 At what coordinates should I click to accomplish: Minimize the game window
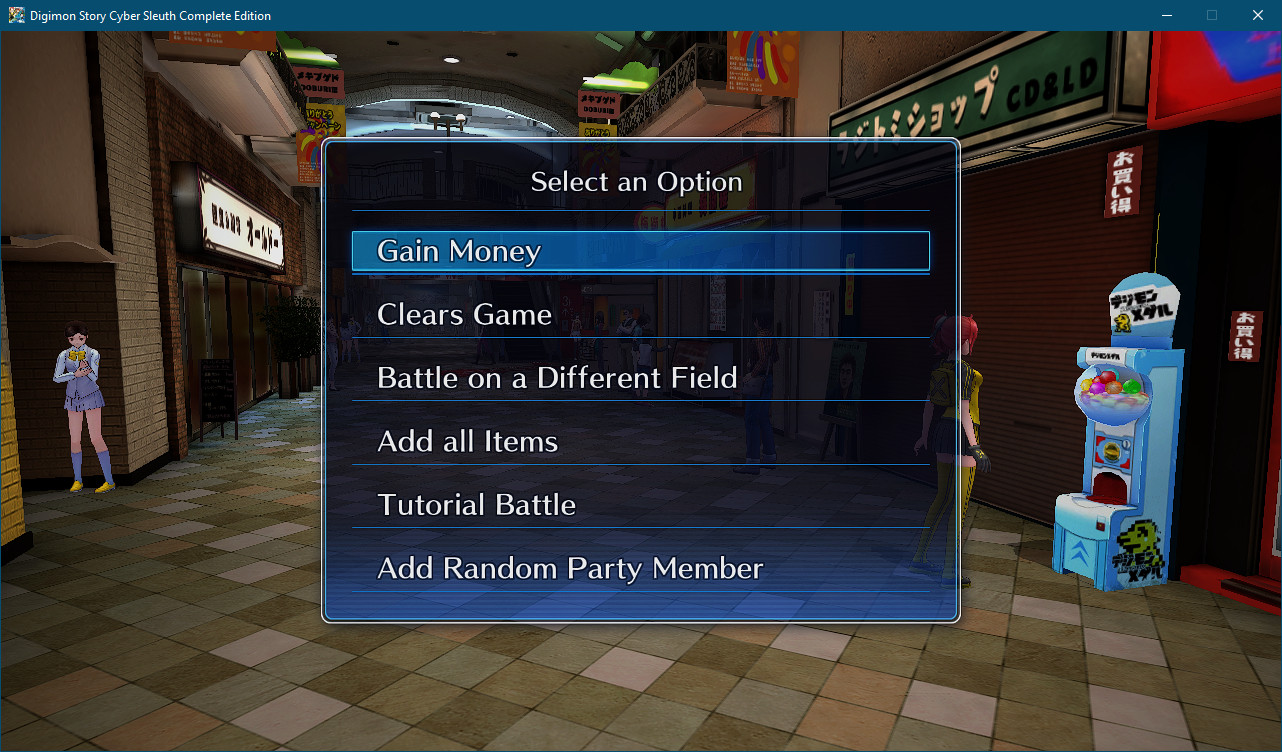coord(1166,15)
